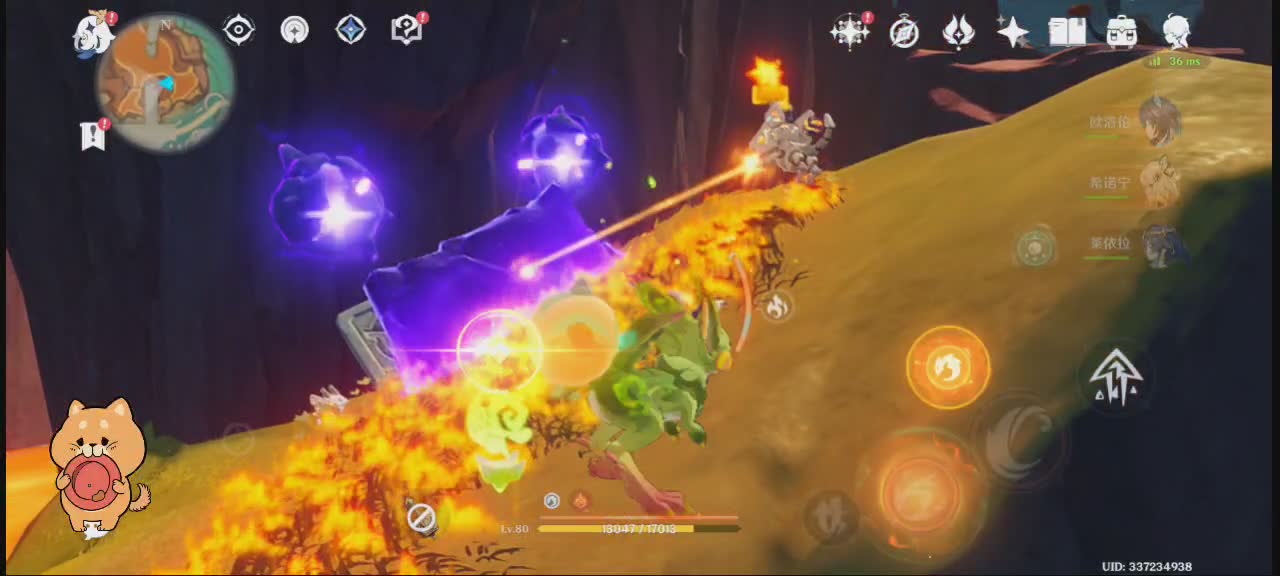Switch to party member 欧洛伦
1280x576 pixels.
point(1159,122)
